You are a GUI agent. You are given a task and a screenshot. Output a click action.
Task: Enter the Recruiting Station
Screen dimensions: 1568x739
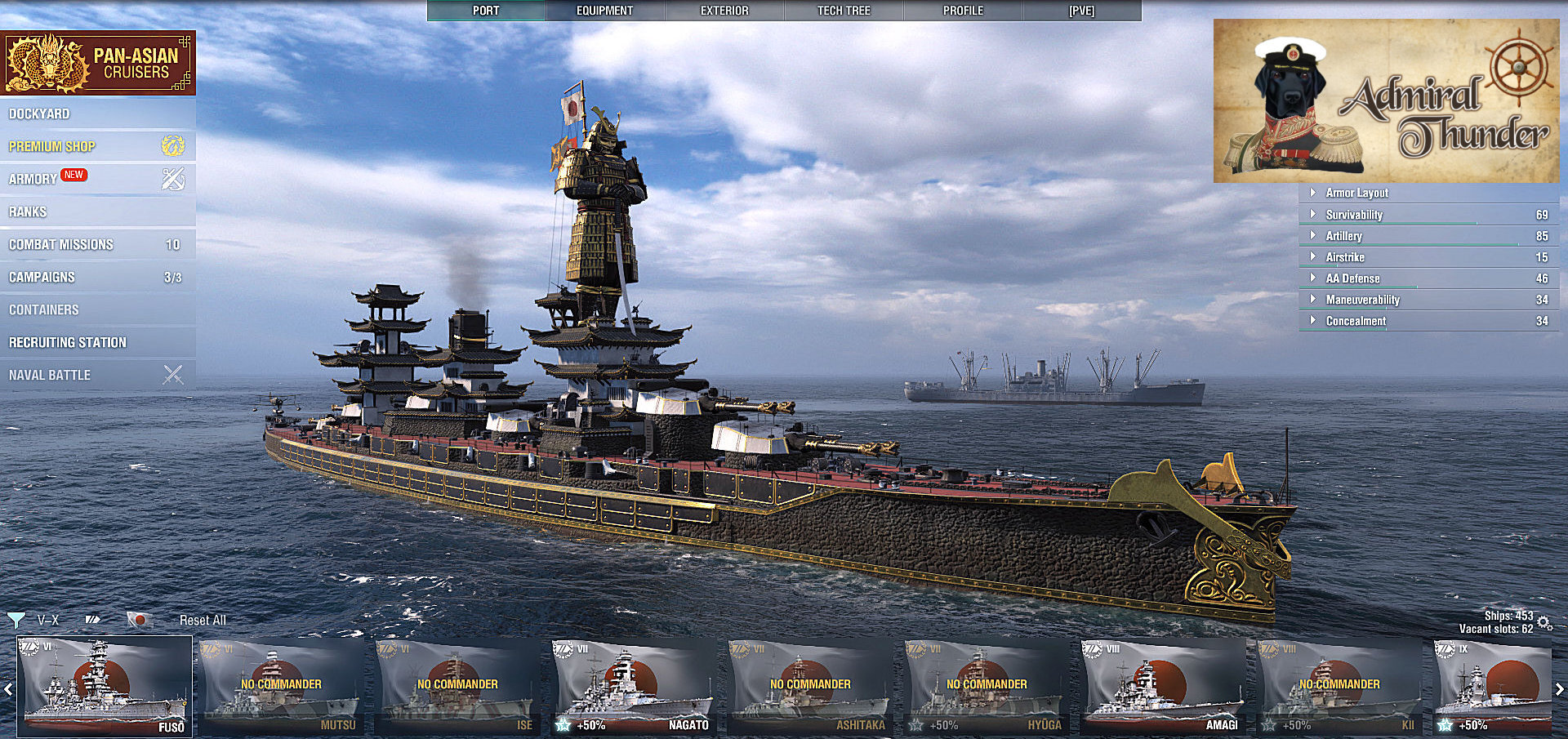(68, 342)
